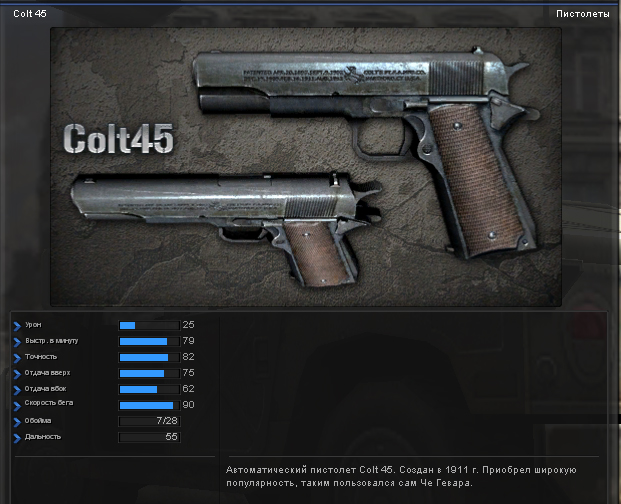Select the Пистолеты category label
Screen dimensions: 621x504
[582, 14]
